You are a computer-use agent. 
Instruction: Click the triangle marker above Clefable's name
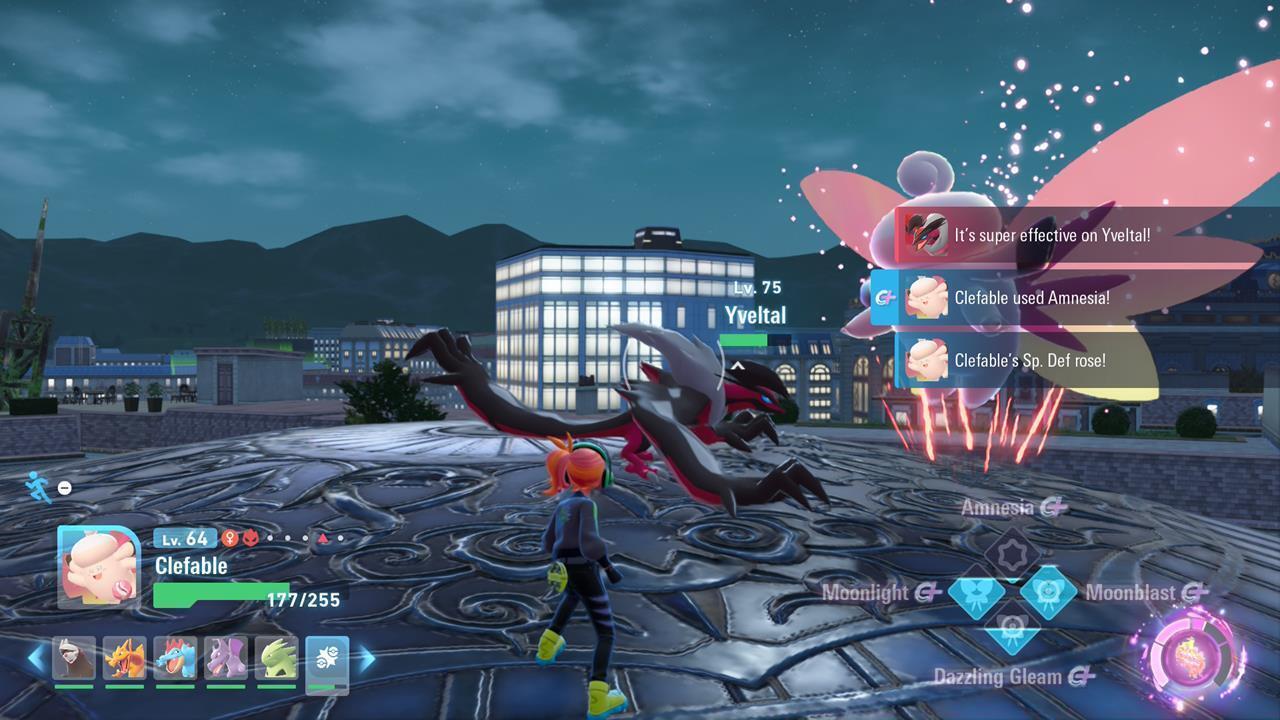pyautogui.click(x=323, y=537)
